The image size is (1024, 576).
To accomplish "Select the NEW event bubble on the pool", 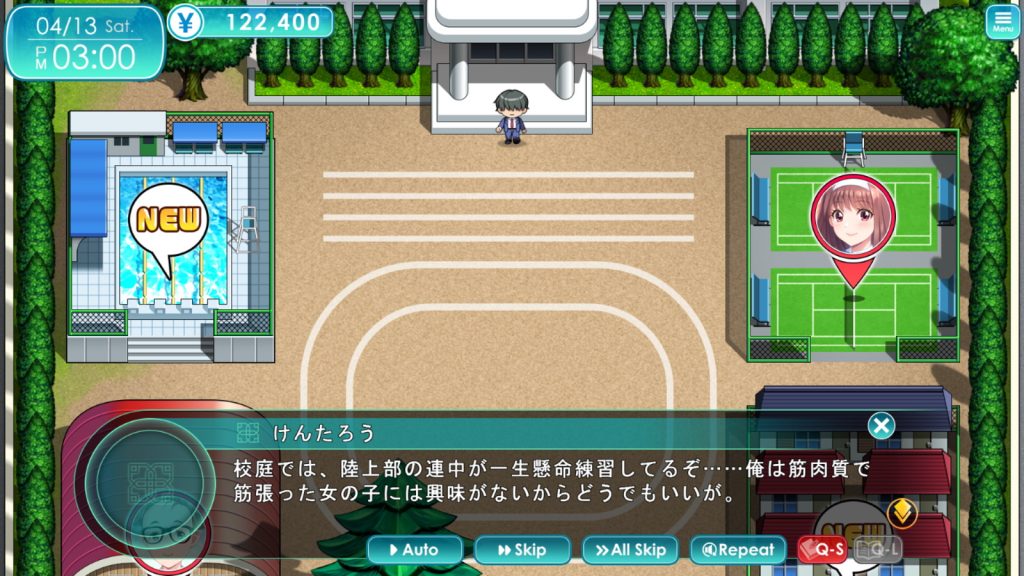I will click(168, 222).
